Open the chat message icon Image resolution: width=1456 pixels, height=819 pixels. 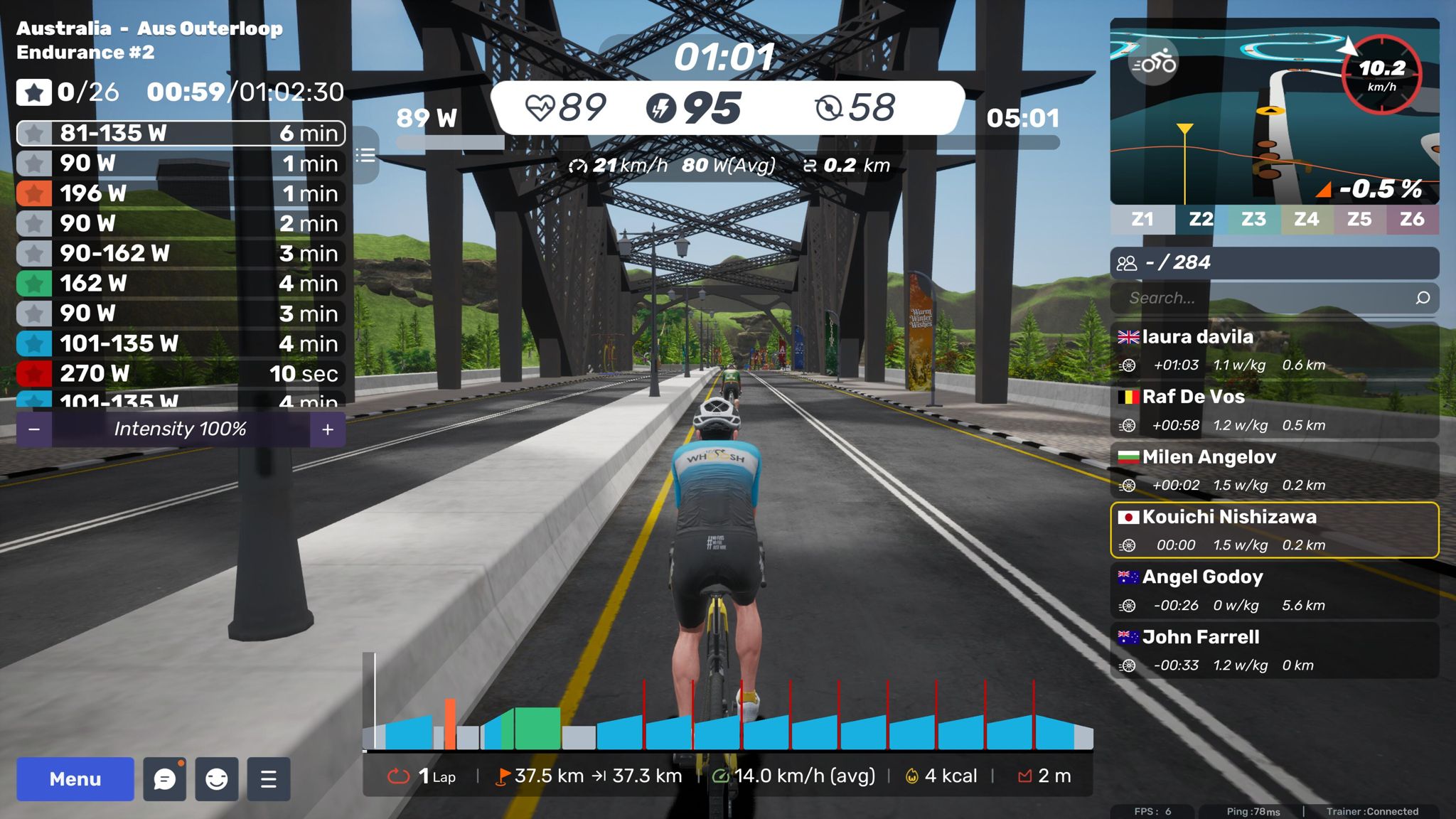tap(164, 779)
